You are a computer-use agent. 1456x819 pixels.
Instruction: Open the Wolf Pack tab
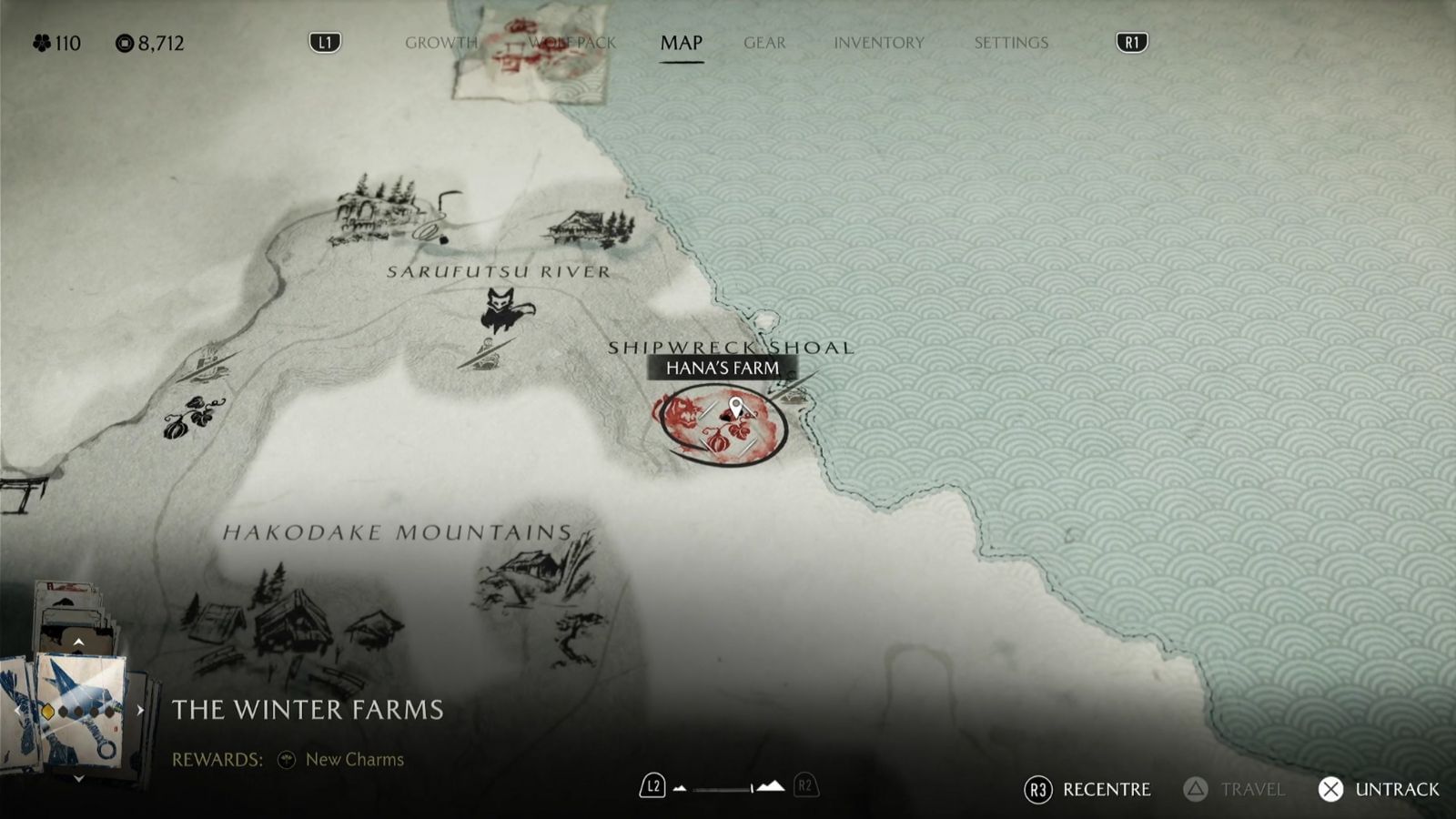tap(572, 43)
